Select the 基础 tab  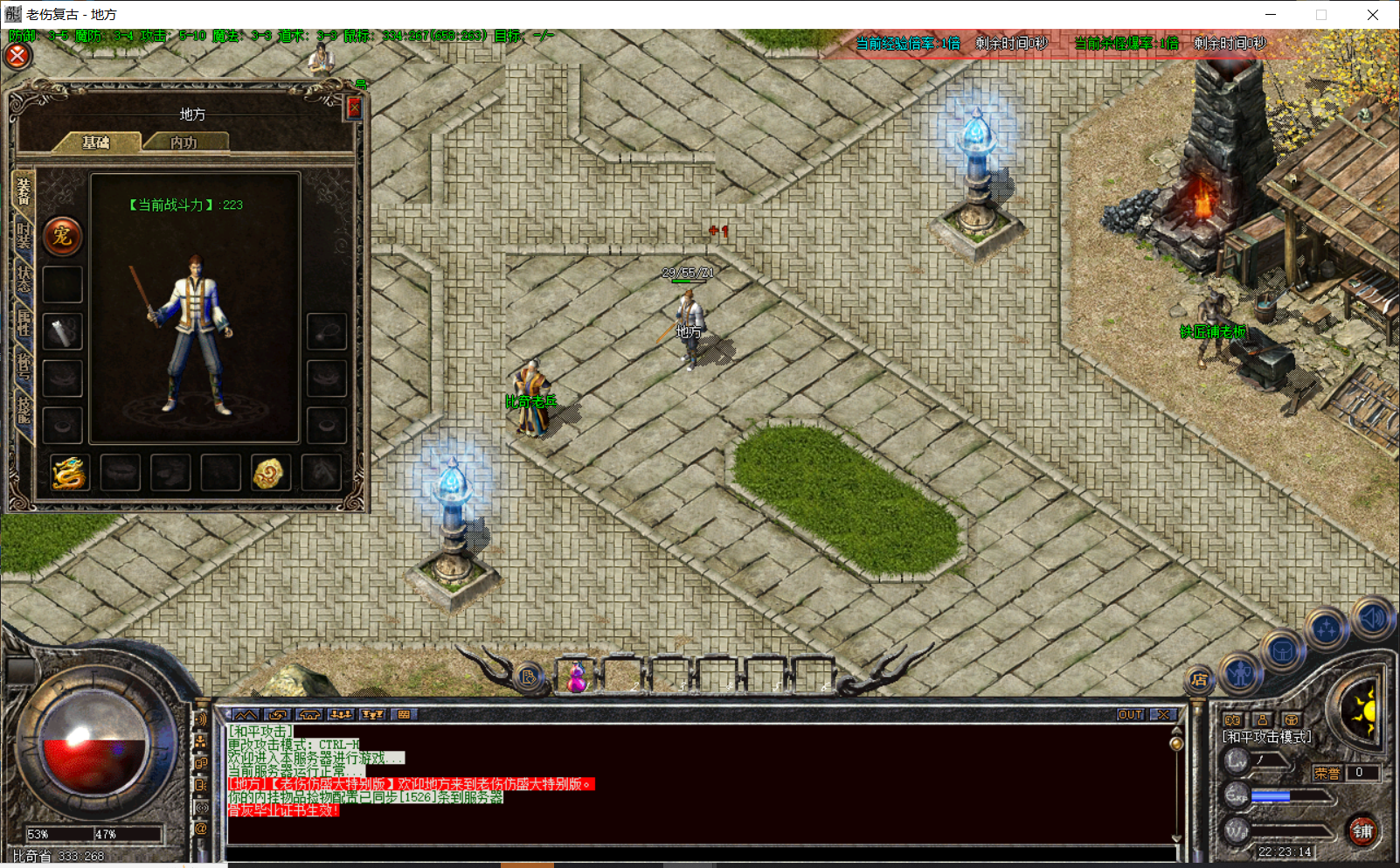[x=96, y=142]
